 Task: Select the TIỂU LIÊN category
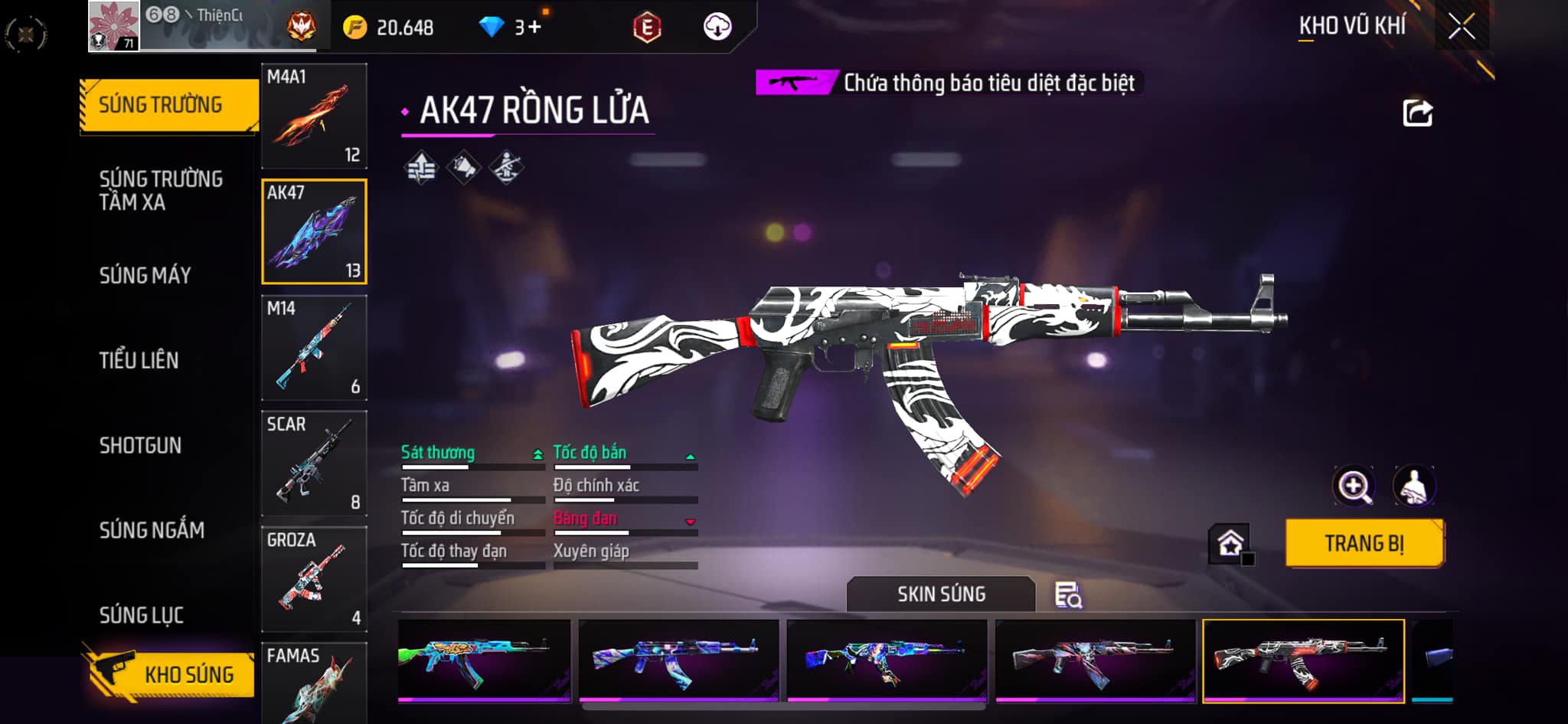(x=139, y=360)
